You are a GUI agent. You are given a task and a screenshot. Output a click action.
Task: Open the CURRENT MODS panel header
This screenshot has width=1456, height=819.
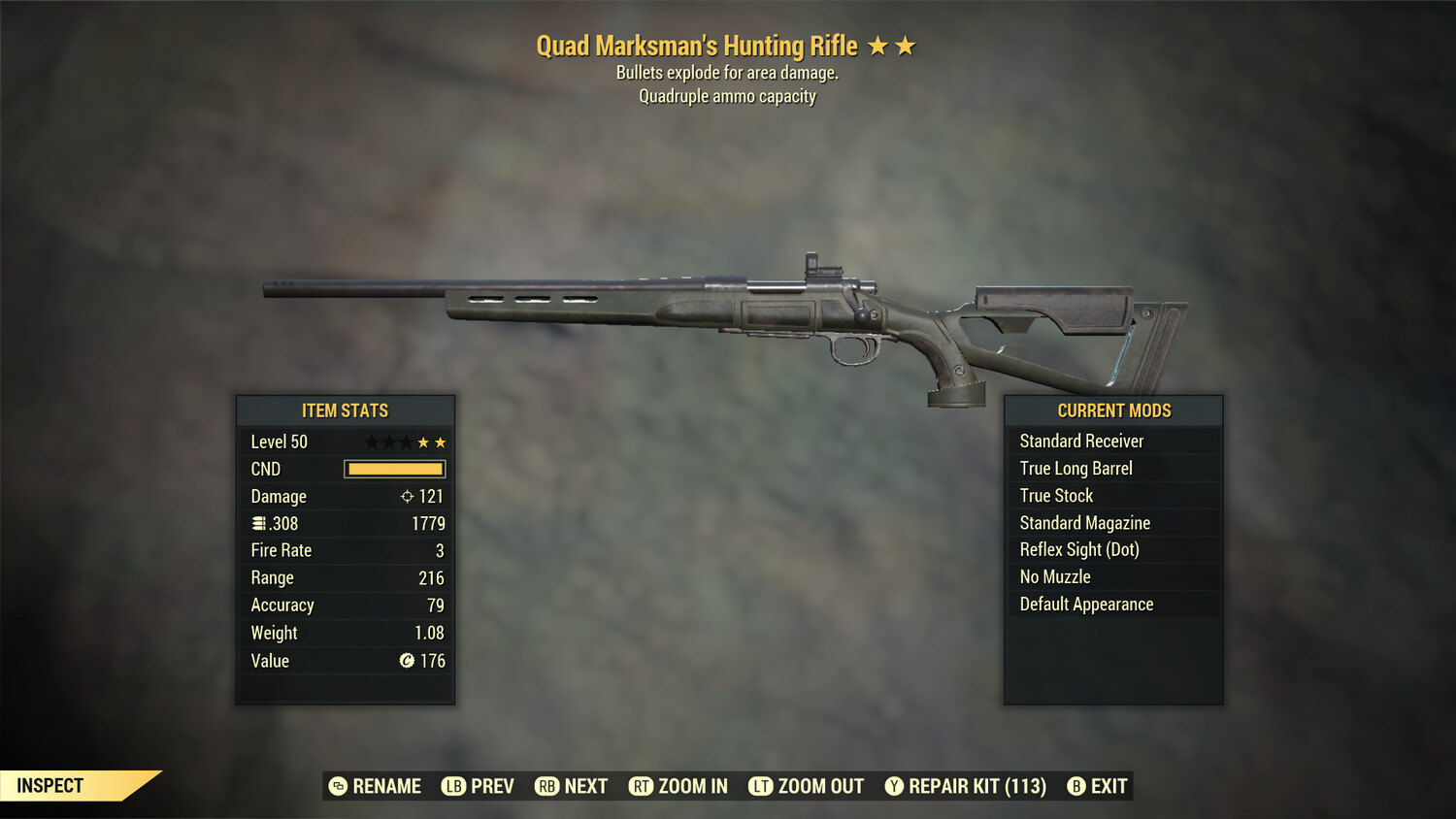(1112, 410)
